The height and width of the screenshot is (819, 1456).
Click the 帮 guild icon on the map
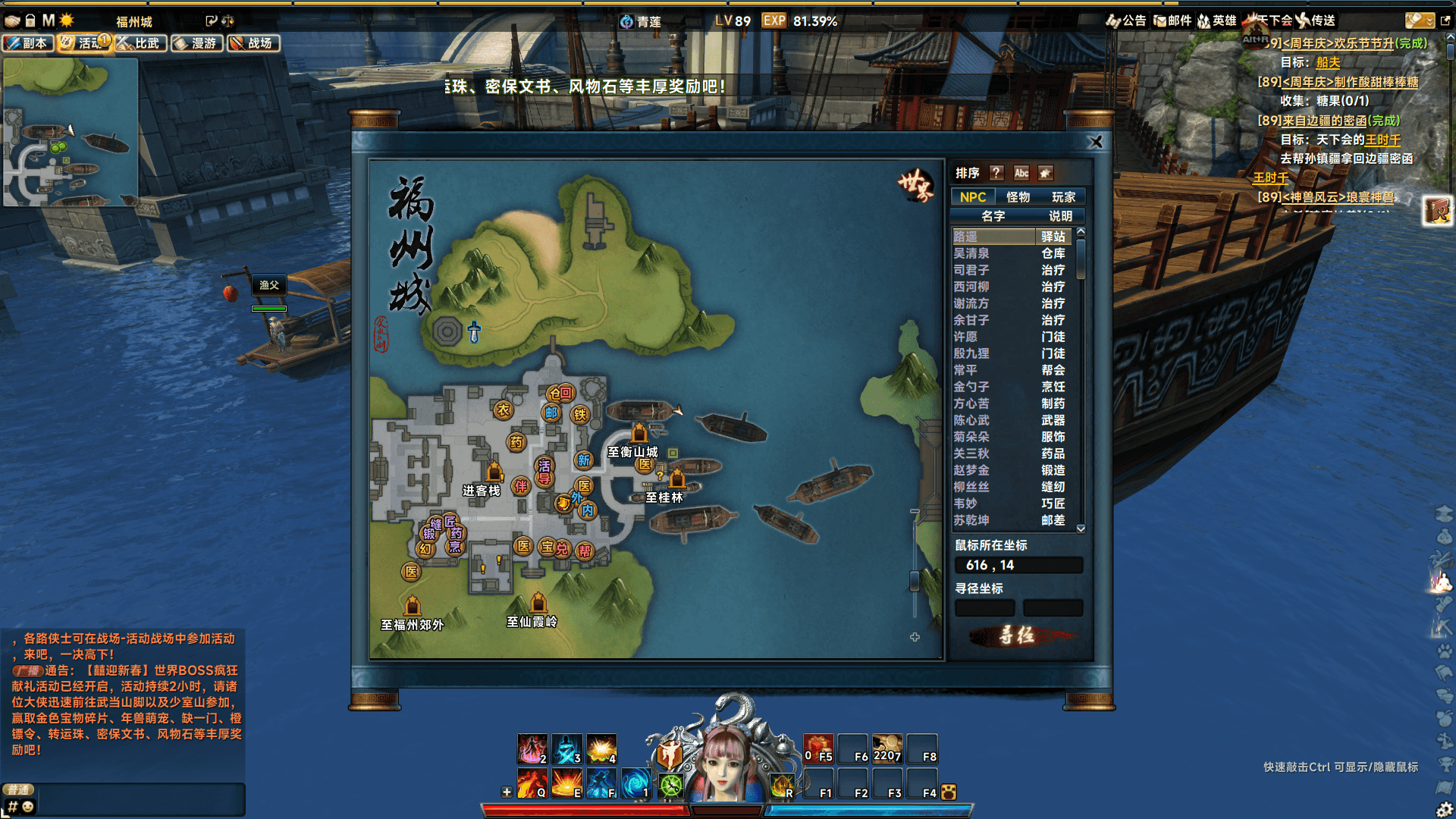pos(583,551)
